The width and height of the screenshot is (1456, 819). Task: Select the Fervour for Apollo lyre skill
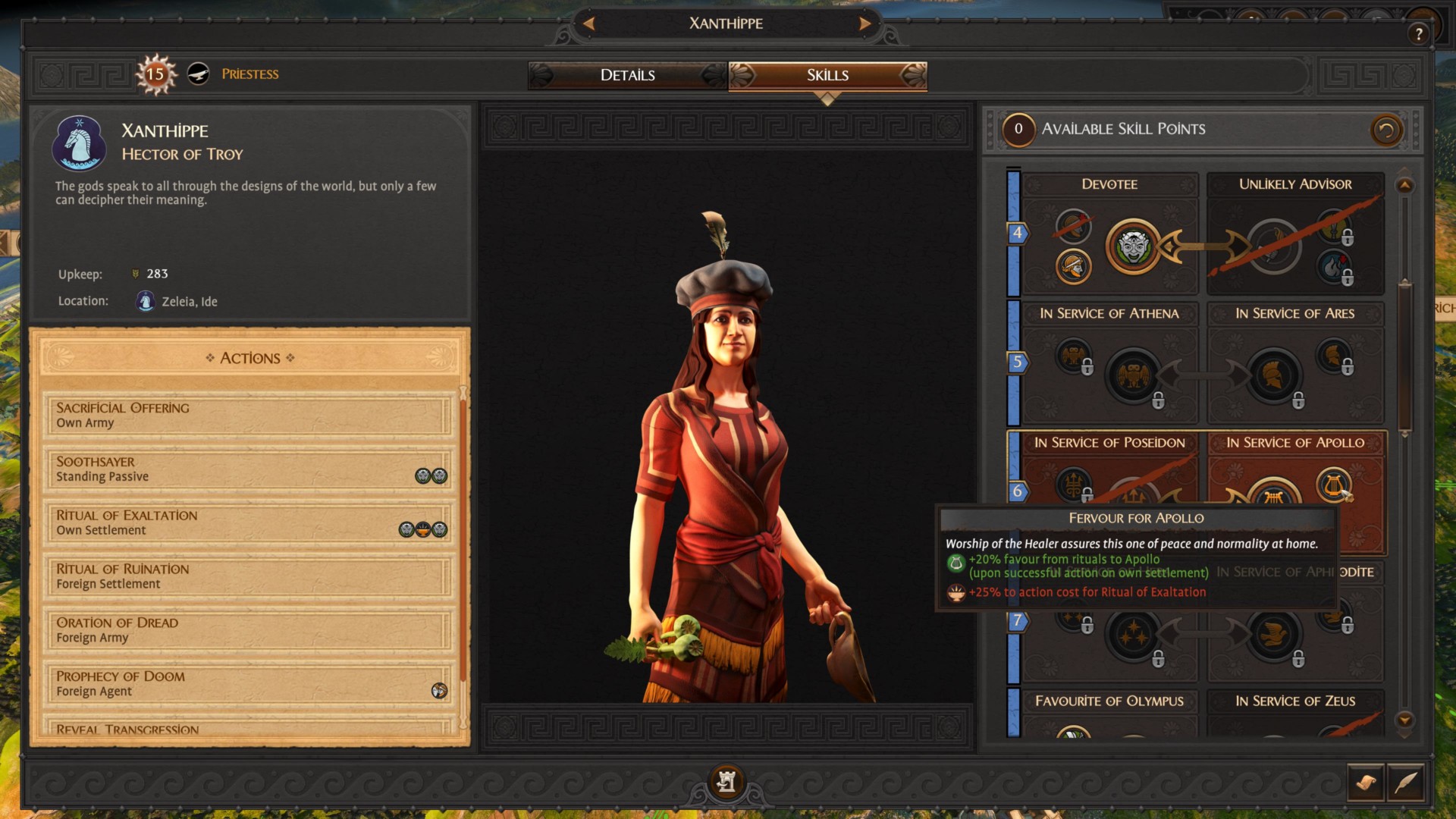click(1333, 484)
